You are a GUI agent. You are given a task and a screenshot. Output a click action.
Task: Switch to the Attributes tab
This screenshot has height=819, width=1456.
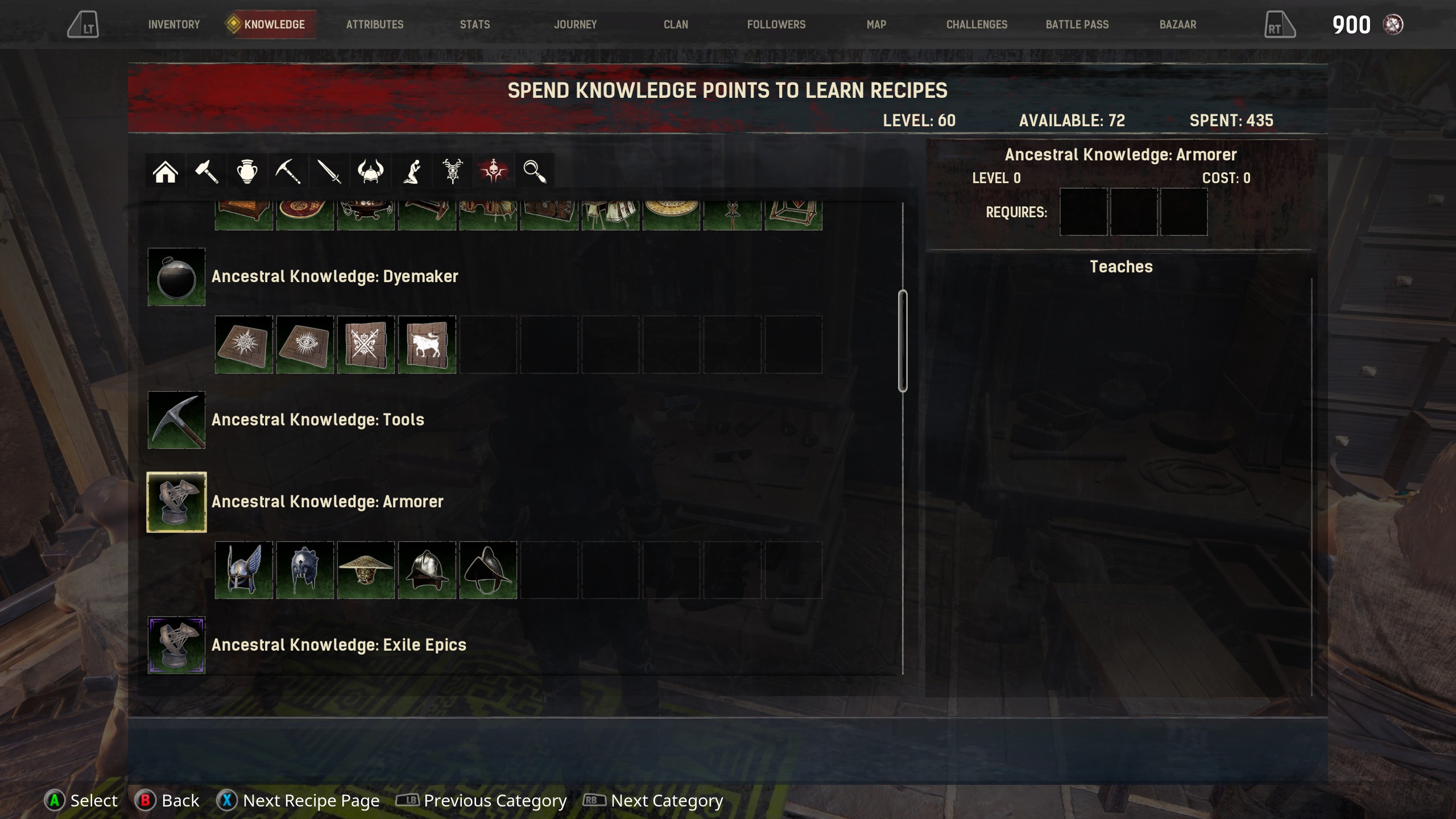374,24
